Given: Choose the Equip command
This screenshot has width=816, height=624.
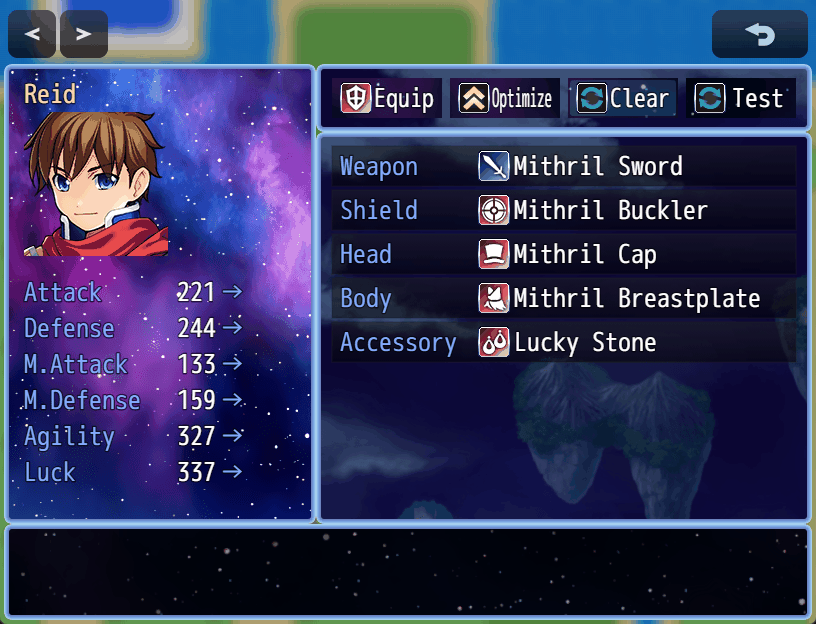Looking at the screenshot, I should 388,98.
